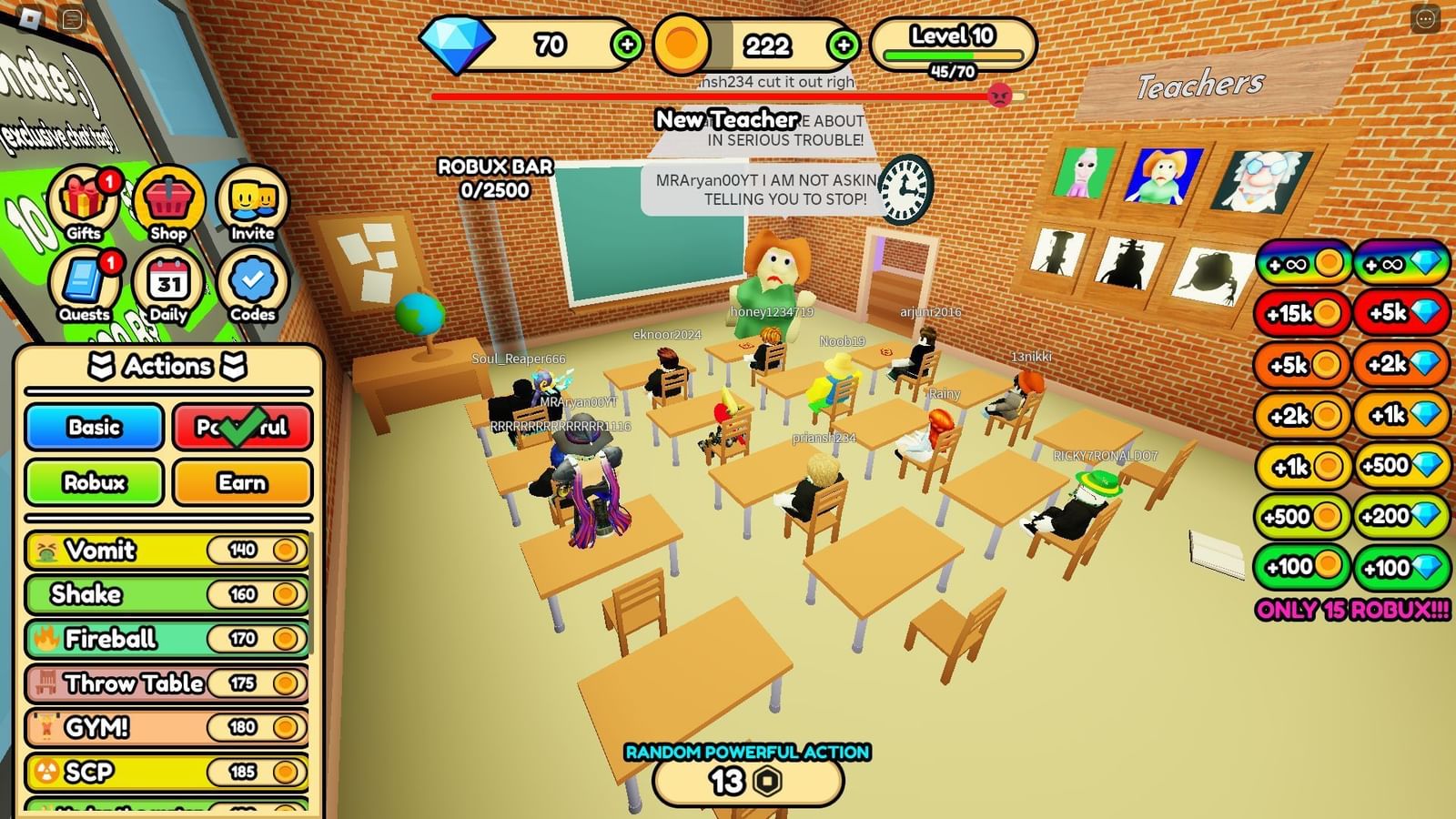
Task: Open the Earn tab
Action: click(240, 482)
